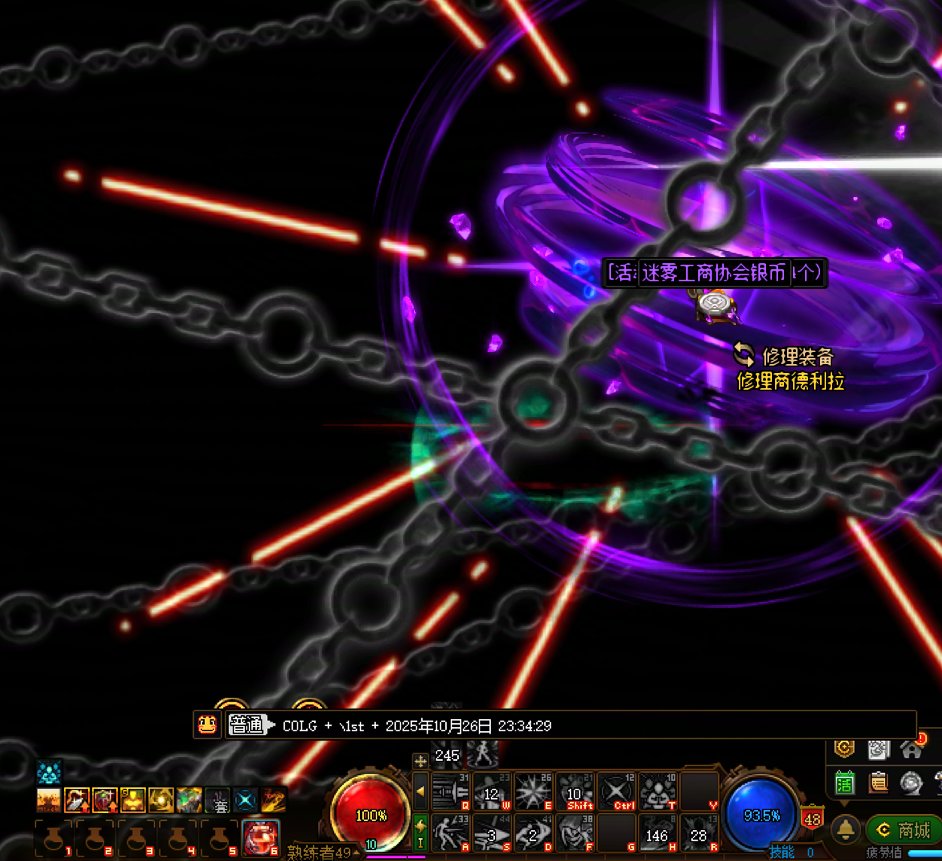Click the yellow arrow skill bar switcher
Image resolution: width=942 pixels, height=861 pixels.
pyautogui.click(x=420, y=792)
